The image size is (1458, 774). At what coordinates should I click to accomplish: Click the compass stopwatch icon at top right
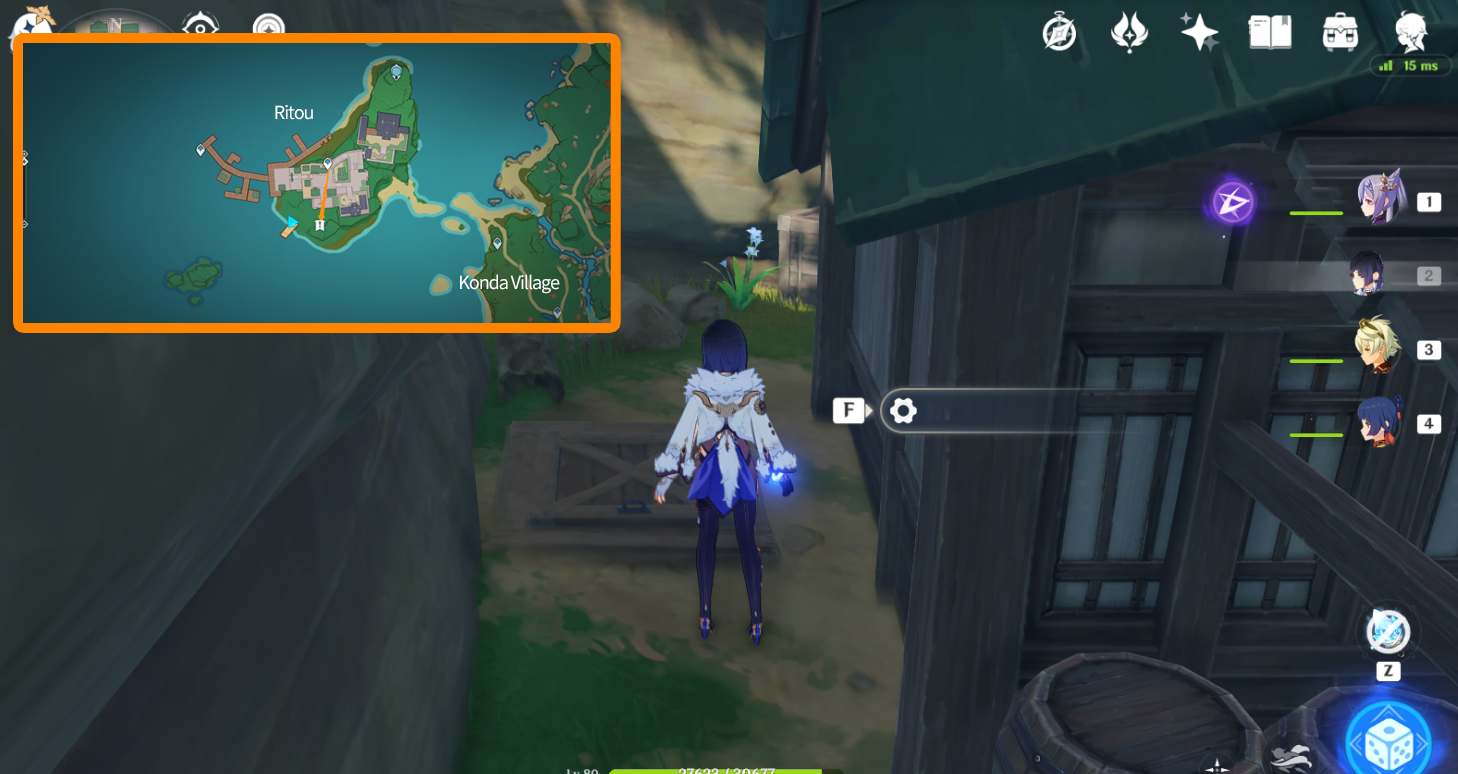[1059, 32]
